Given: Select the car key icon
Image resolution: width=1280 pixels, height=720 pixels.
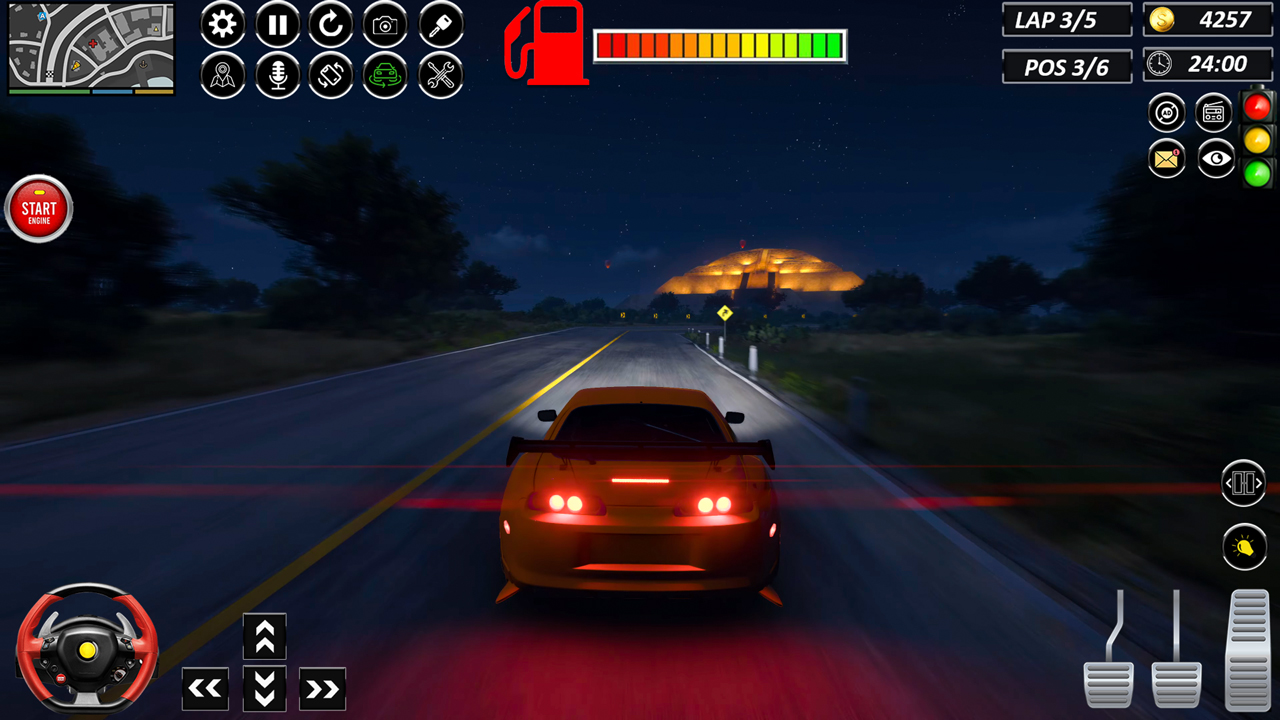Looking at the screenshot, I should 440,25.
